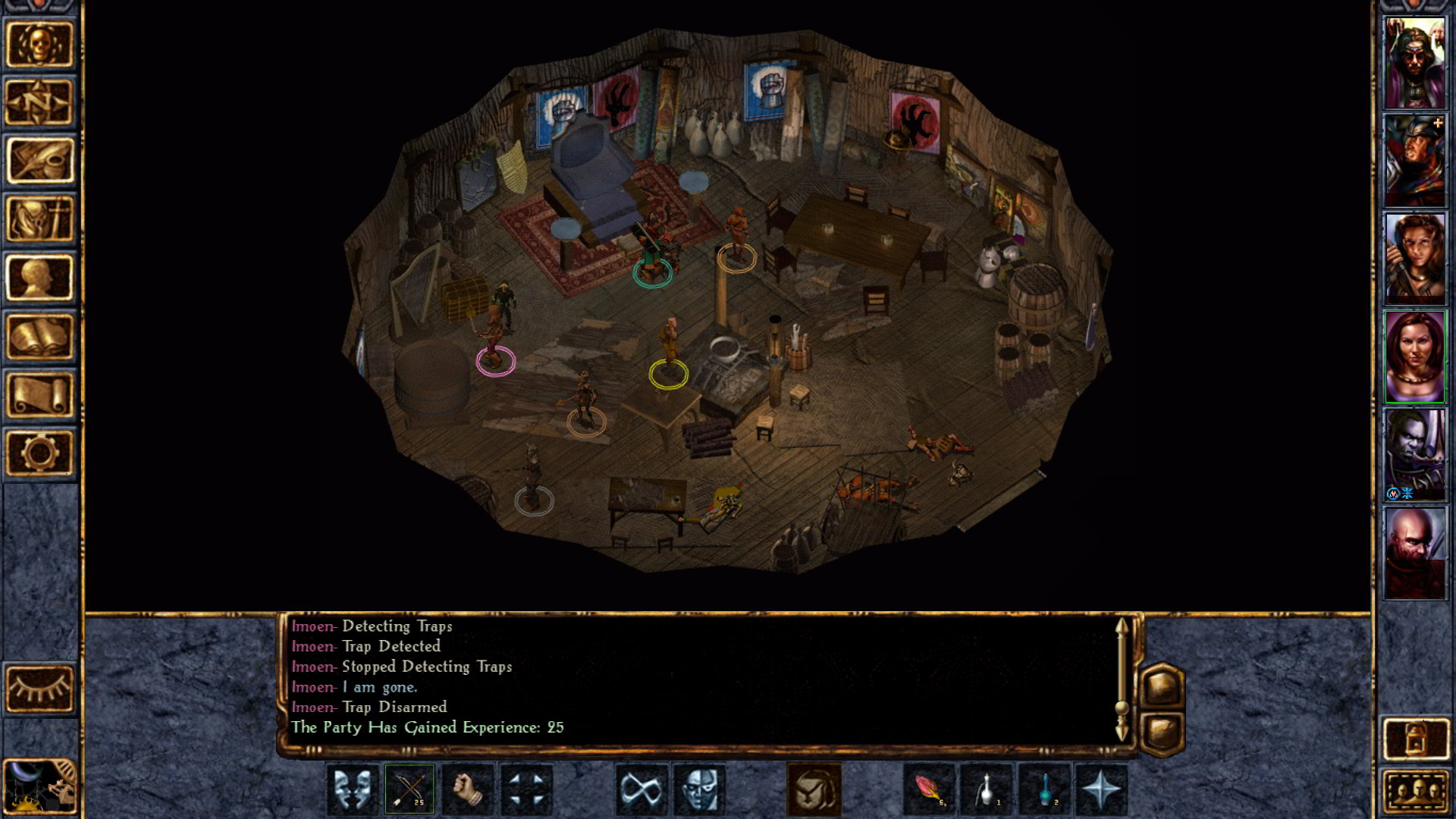
Task: Toggle party AI with the lantern button
Action: pyautogui.click(x=1415, y=738)
